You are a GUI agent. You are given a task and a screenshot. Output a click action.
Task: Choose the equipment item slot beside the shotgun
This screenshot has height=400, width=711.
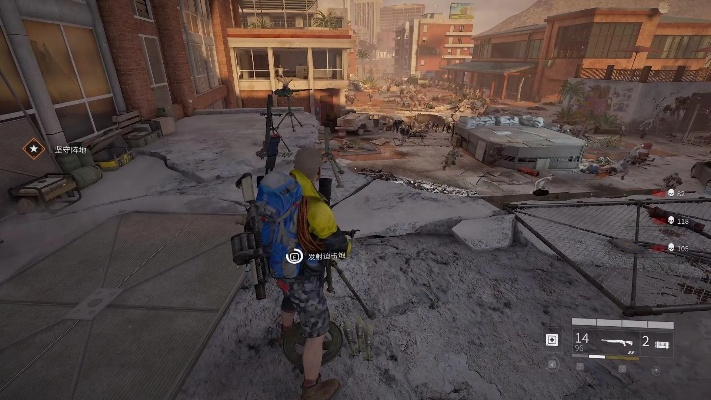[x=660, y=342]
